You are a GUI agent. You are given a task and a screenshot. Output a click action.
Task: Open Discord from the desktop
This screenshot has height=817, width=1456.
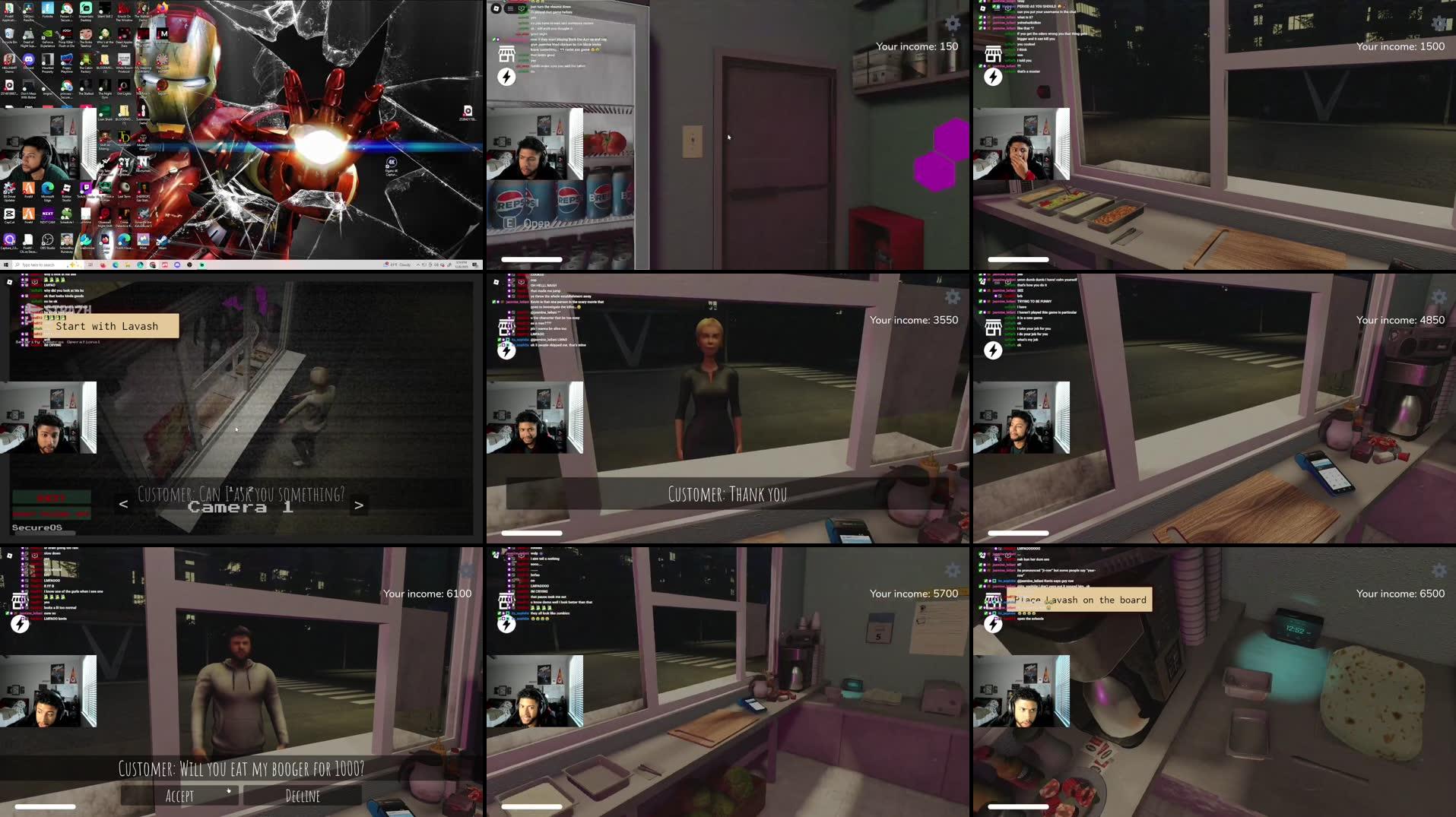click(x=29, y=61)
